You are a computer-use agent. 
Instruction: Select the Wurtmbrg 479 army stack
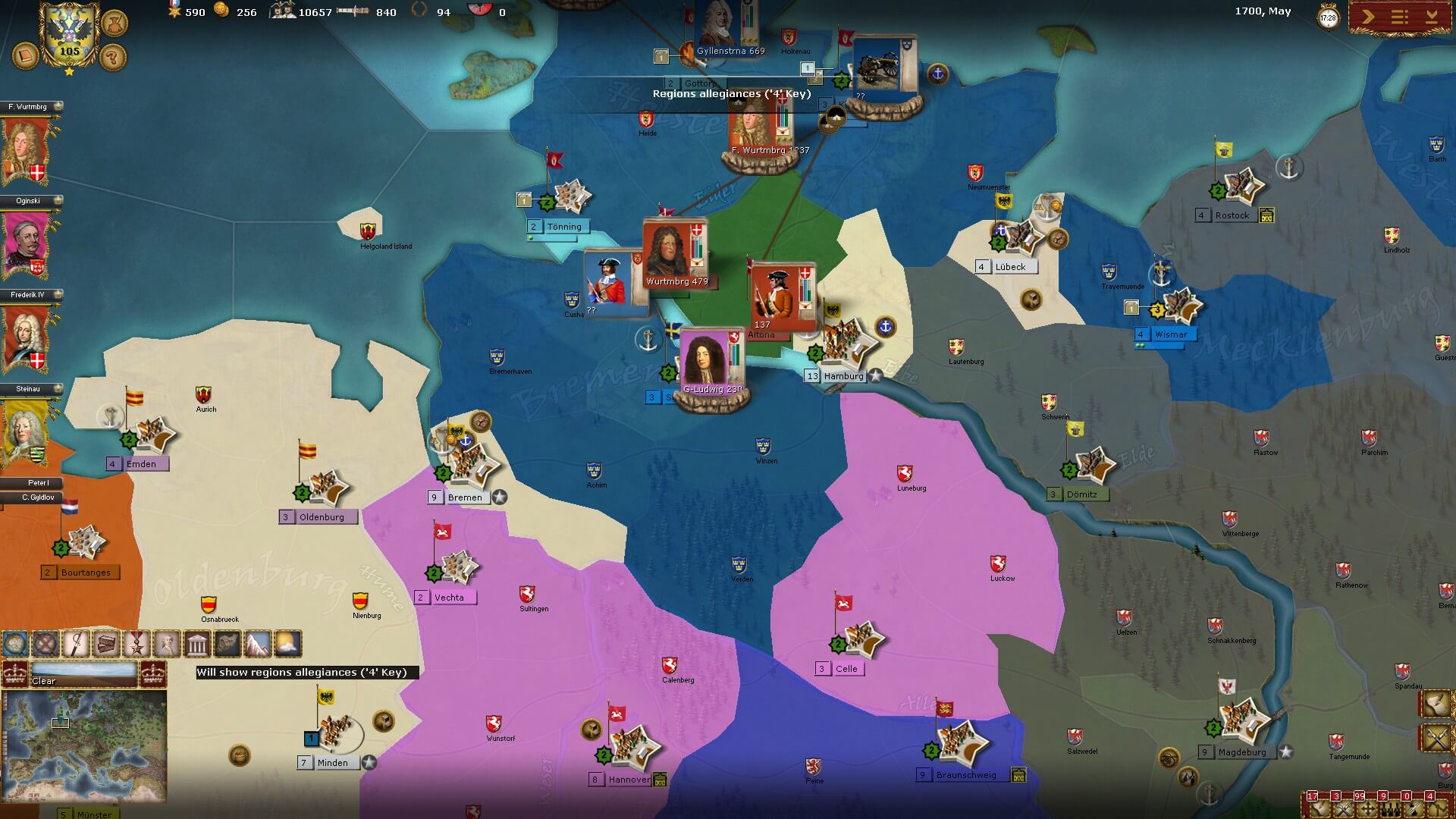(x=675, y=254)
